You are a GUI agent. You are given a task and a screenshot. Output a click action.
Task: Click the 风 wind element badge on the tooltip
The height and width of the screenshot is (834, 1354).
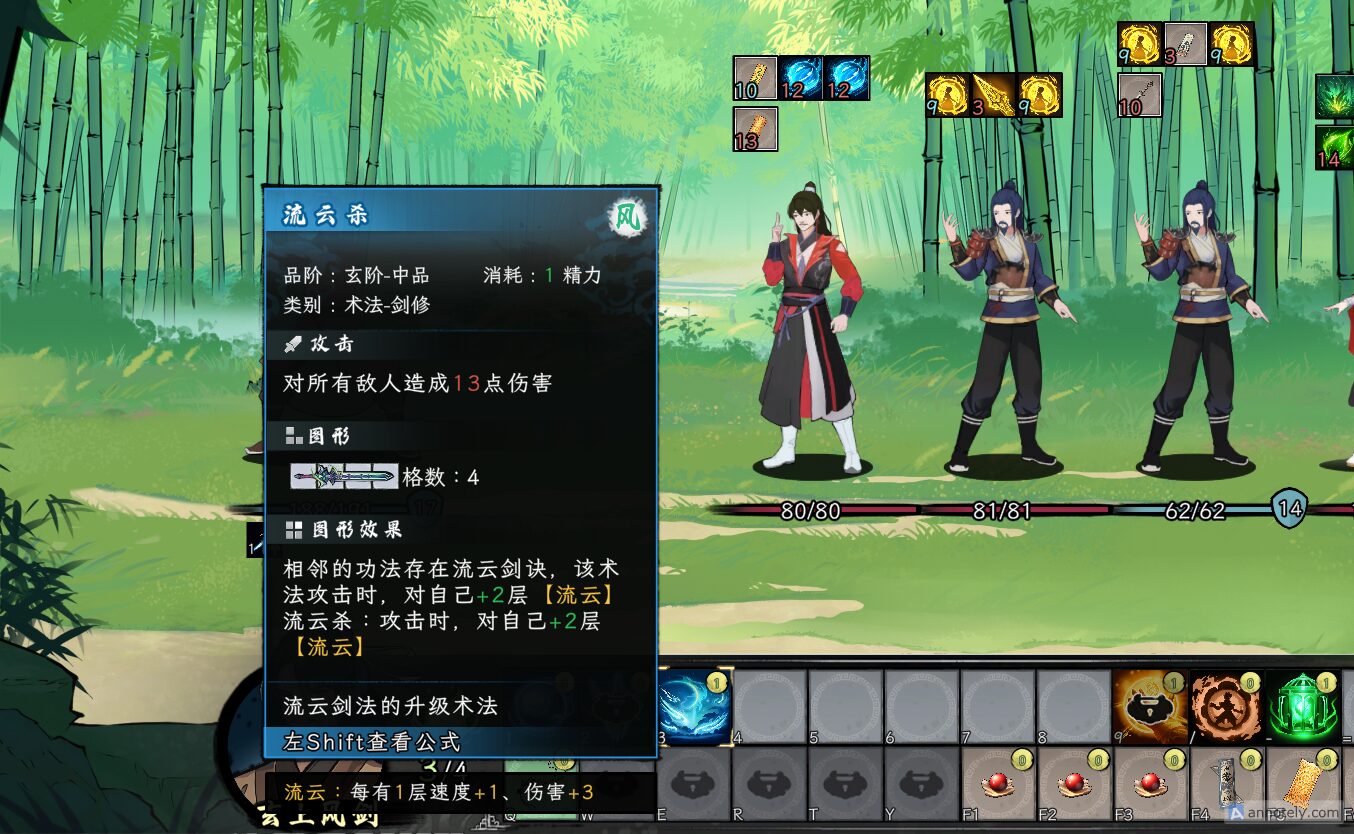click(629, 213)
